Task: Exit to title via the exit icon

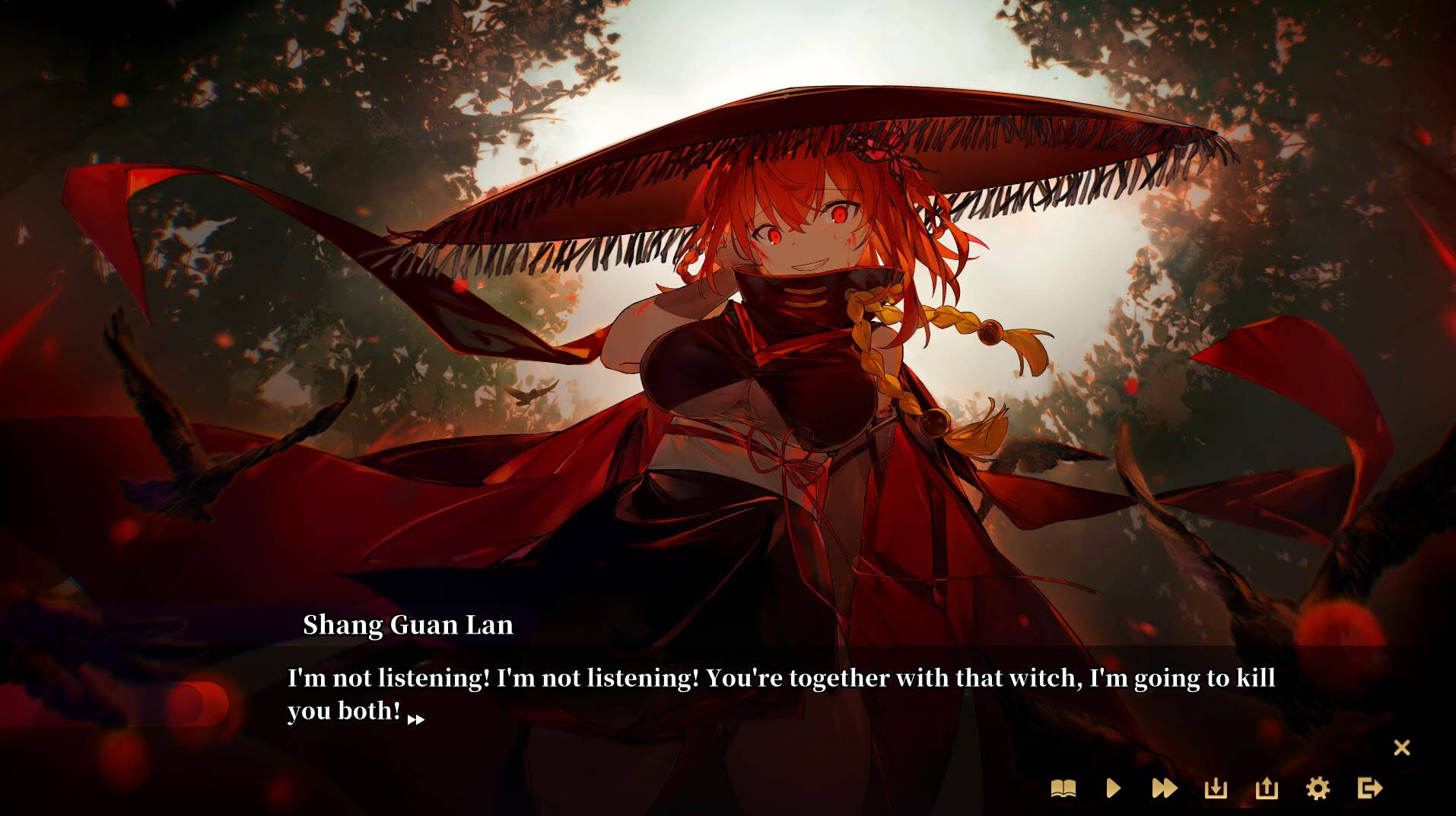Action: click(x=1369, y=789)
